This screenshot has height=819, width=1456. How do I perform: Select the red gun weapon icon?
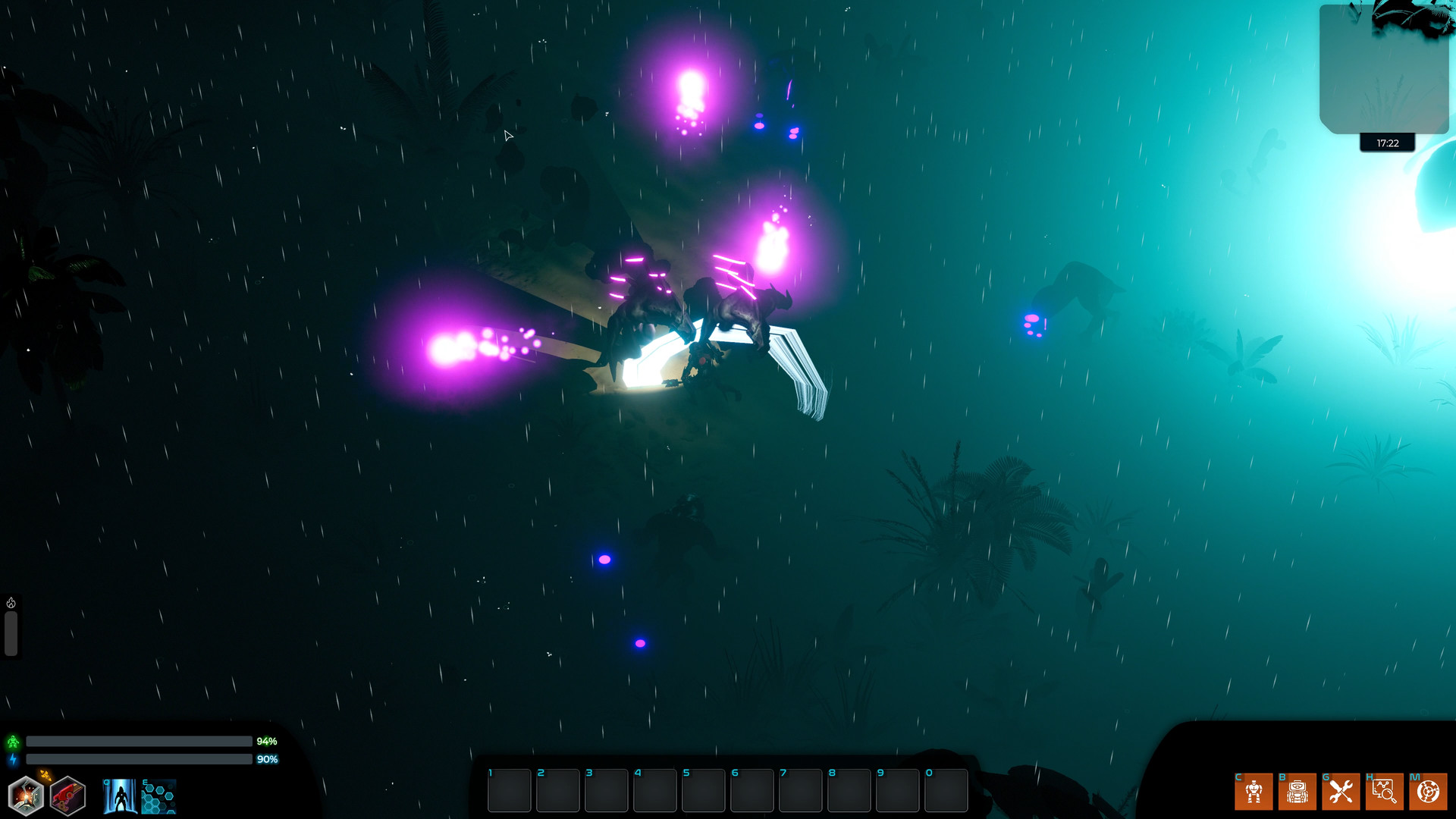tap(67, 795)
